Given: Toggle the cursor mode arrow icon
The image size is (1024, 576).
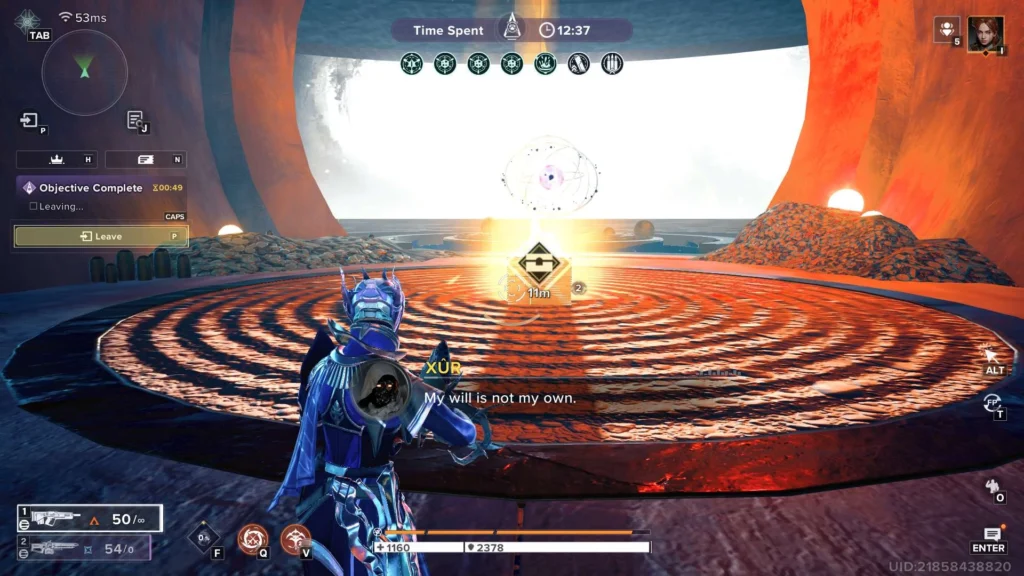Looking at the screenshot, I should coord(992,356).
